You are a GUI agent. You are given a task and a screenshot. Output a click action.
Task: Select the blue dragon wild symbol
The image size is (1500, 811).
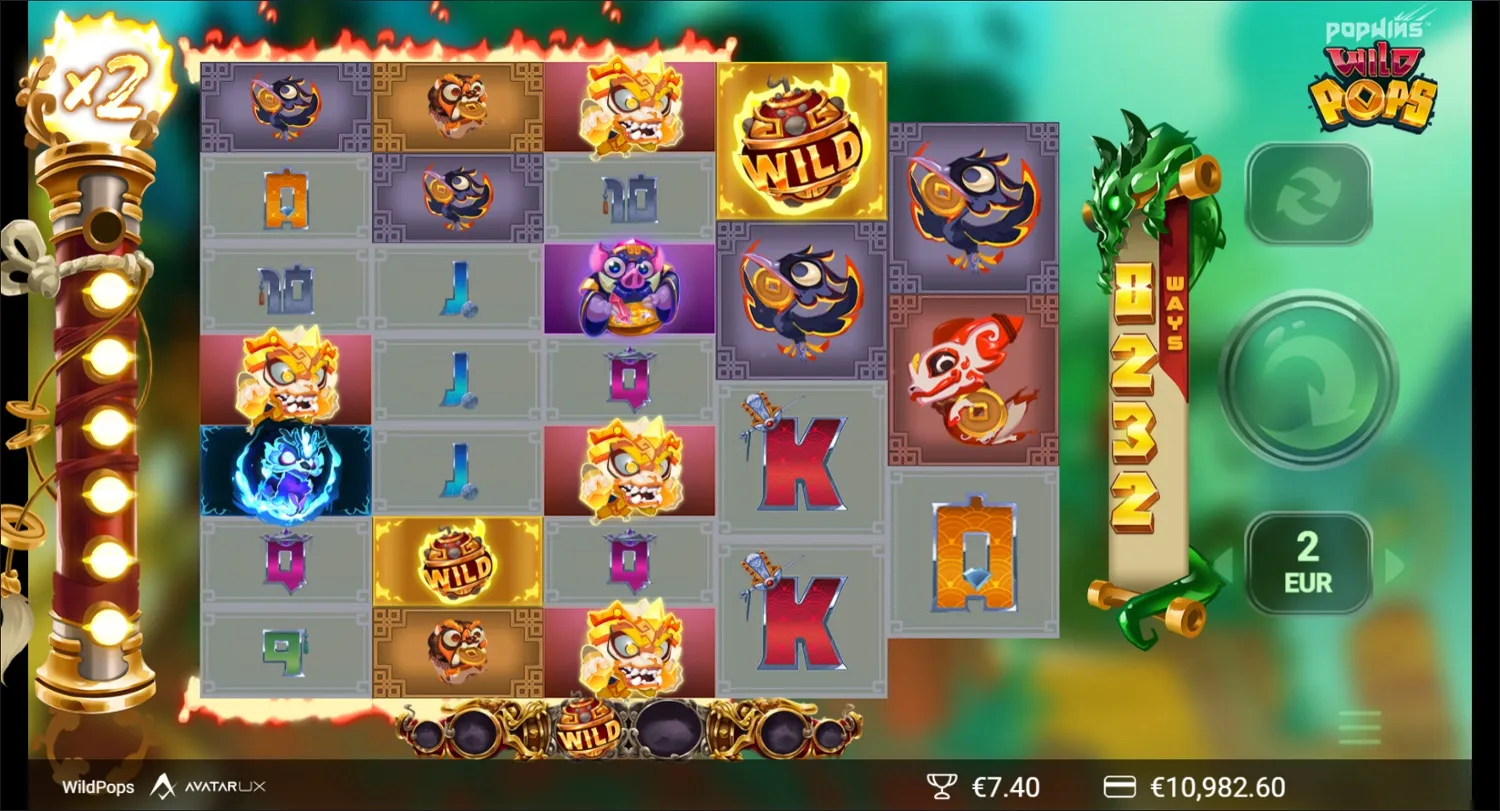(x=286, y=470)
